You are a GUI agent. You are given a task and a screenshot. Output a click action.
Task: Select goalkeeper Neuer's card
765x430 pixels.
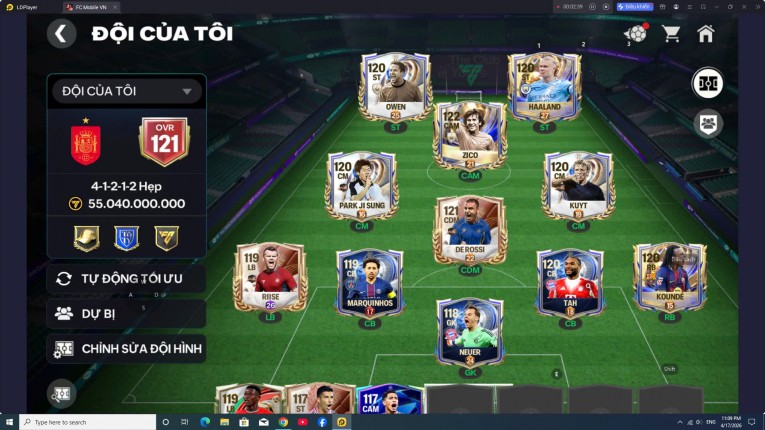469,332
